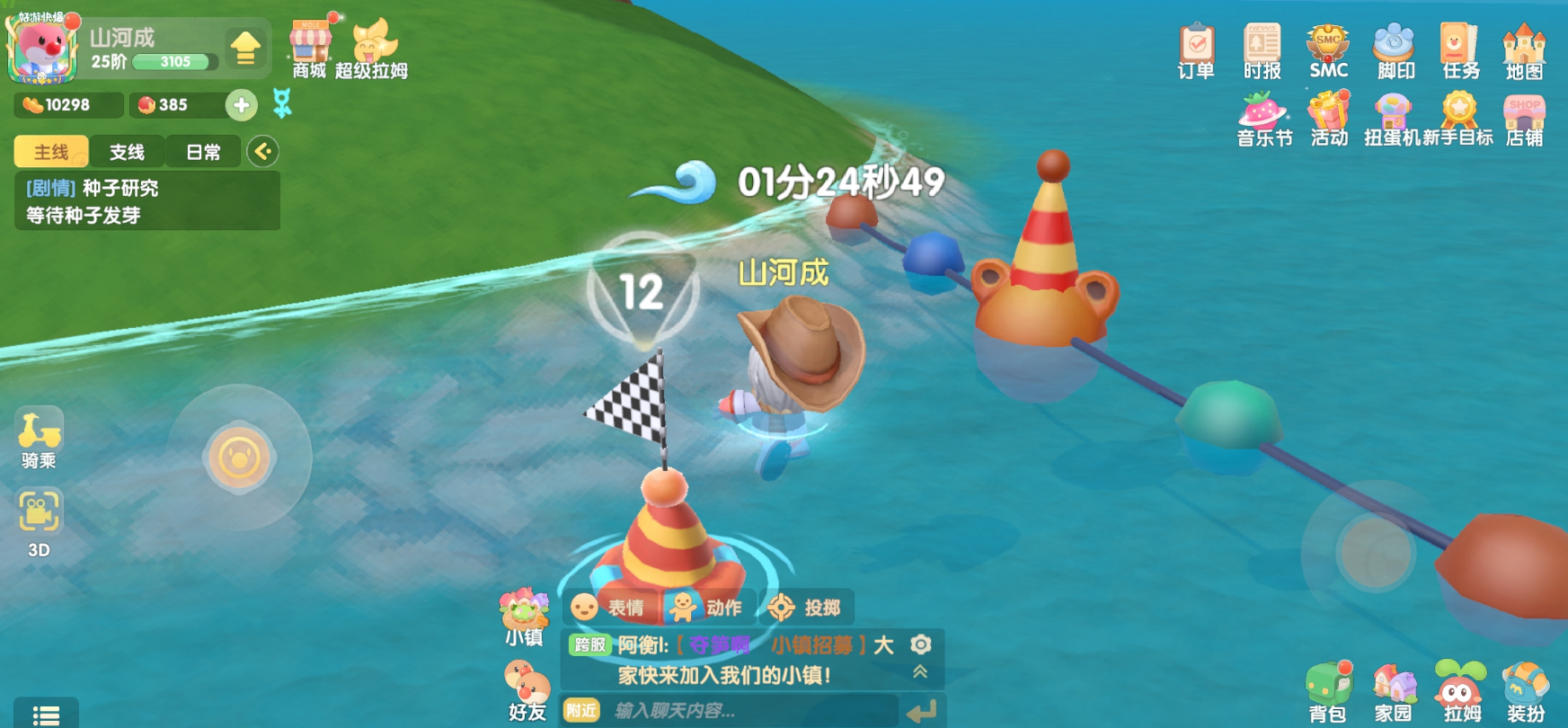The width and height of the screenshot is (1568, 728).
Task: Open the 小镇 town panel
Action: pos(525,616)
